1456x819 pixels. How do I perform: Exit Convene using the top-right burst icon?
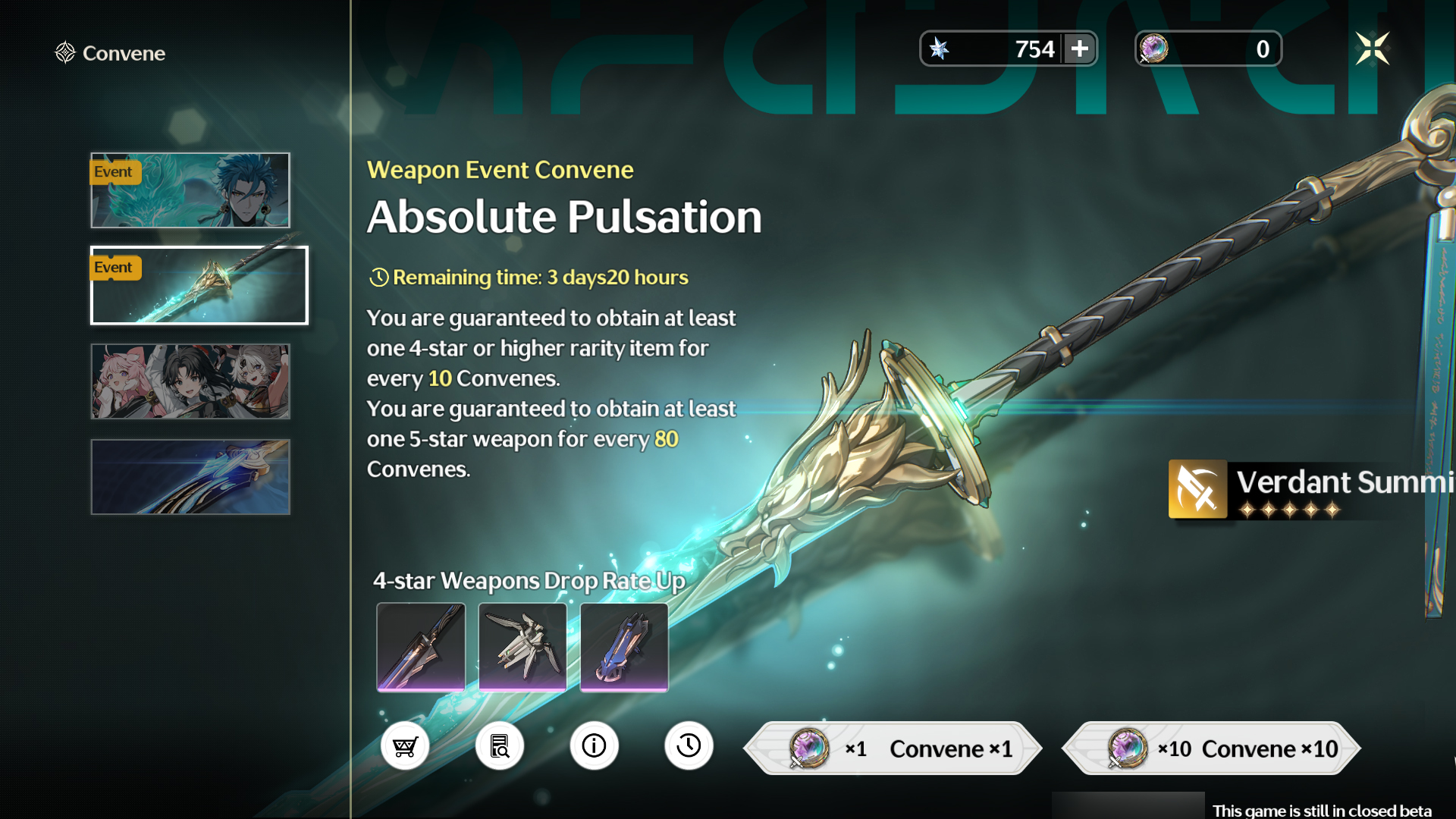(x=1373, y=49)
